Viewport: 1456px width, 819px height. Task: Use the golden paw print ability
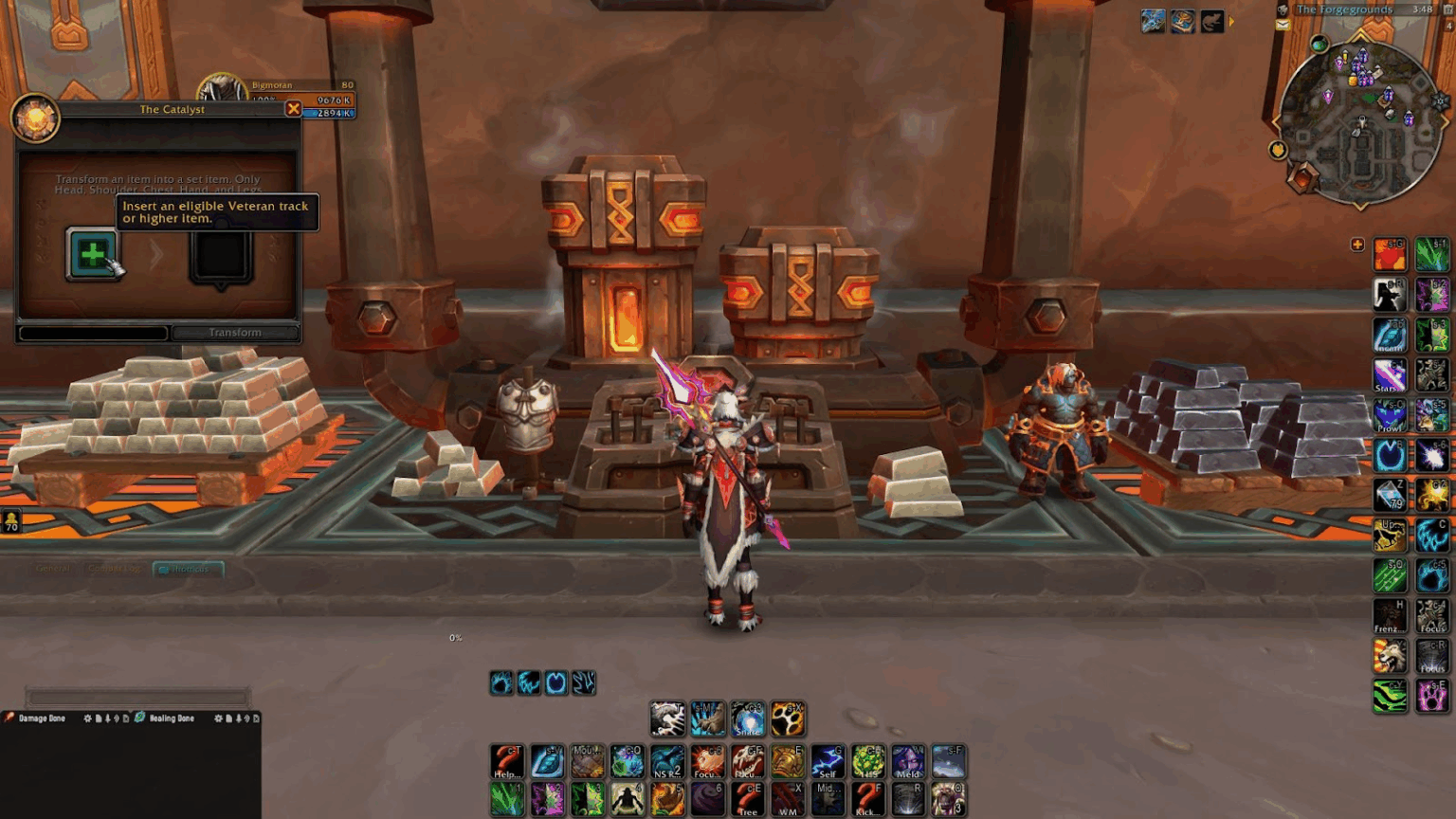coord(787,719)
